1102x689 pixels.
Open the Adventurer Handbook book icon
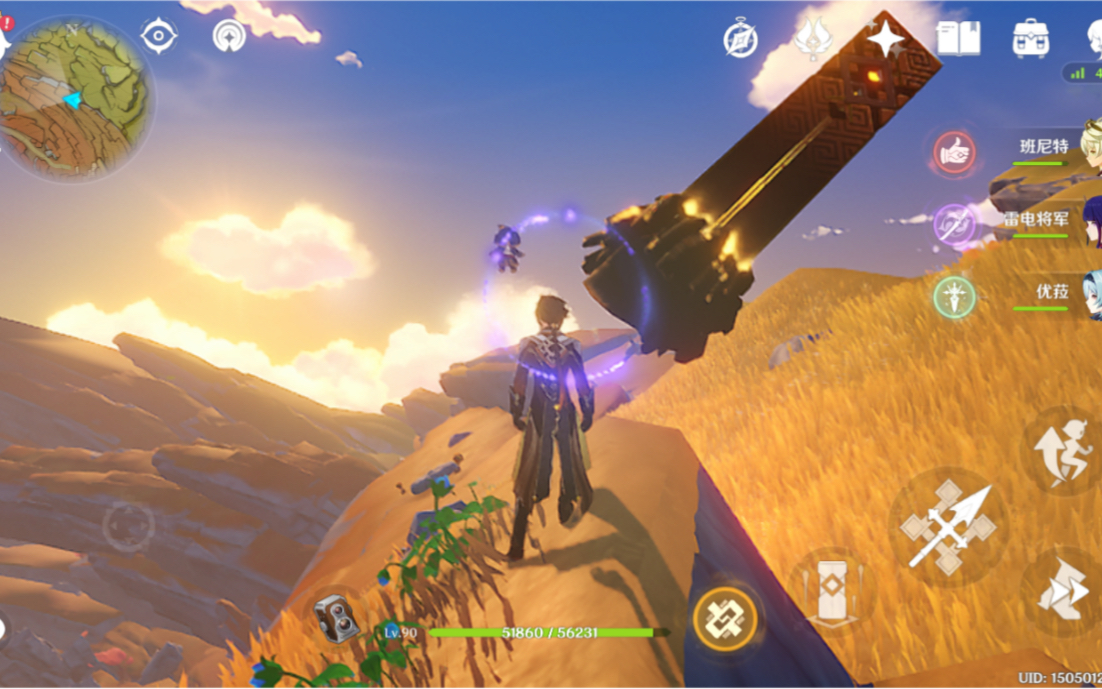coord(958,39)
